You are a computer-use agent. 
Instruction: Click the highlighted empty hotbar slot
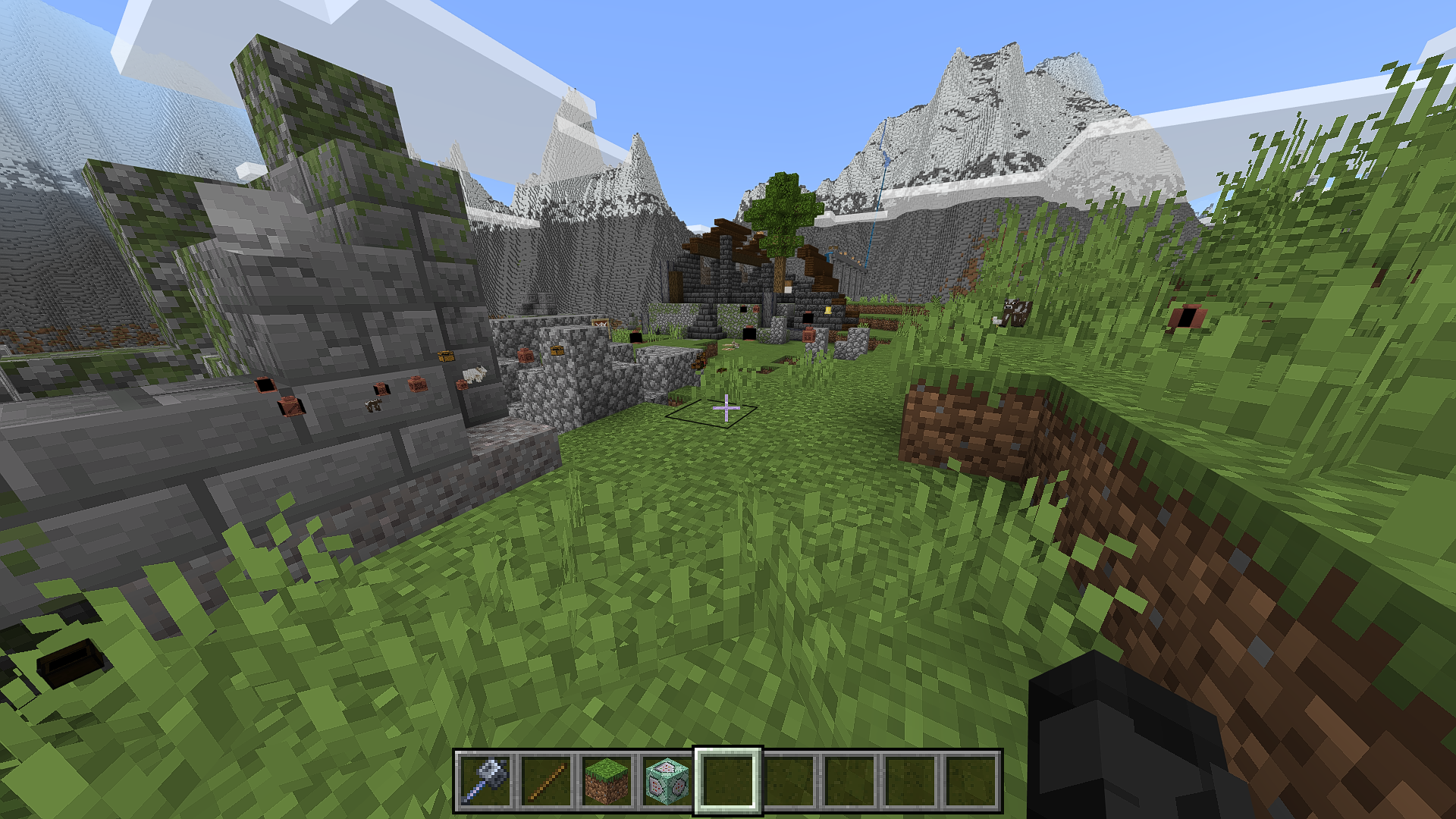click(728, 781)
